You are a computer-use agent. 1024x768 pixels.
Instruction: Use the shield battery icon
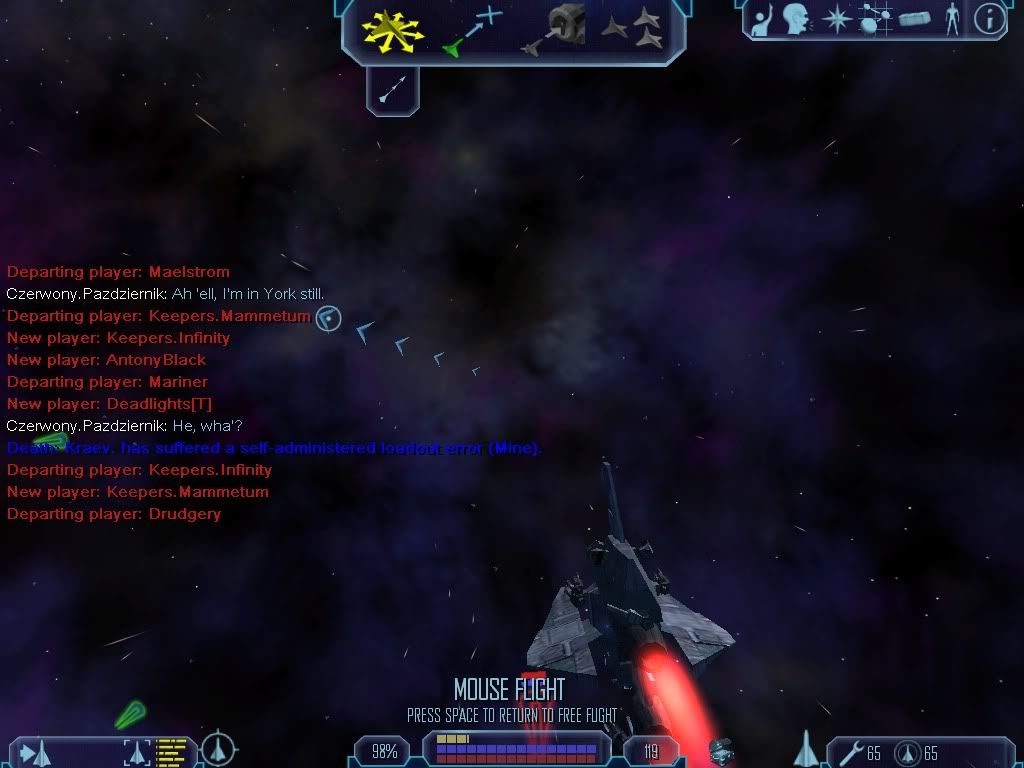[907, 752]
